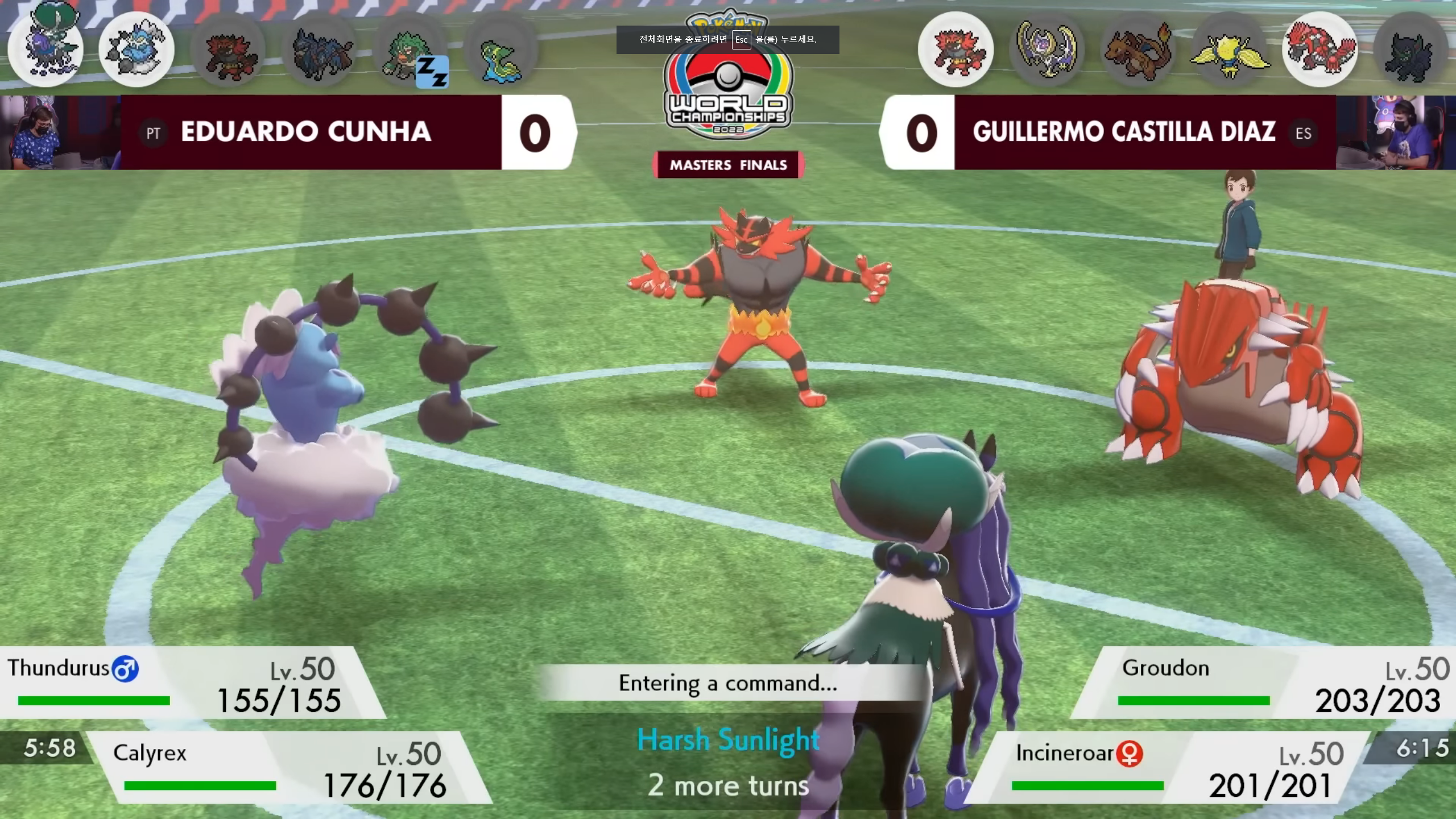Screen dimensions: 1456x819
Task: Select the Thundurus team icon
Action: (136, 50)
